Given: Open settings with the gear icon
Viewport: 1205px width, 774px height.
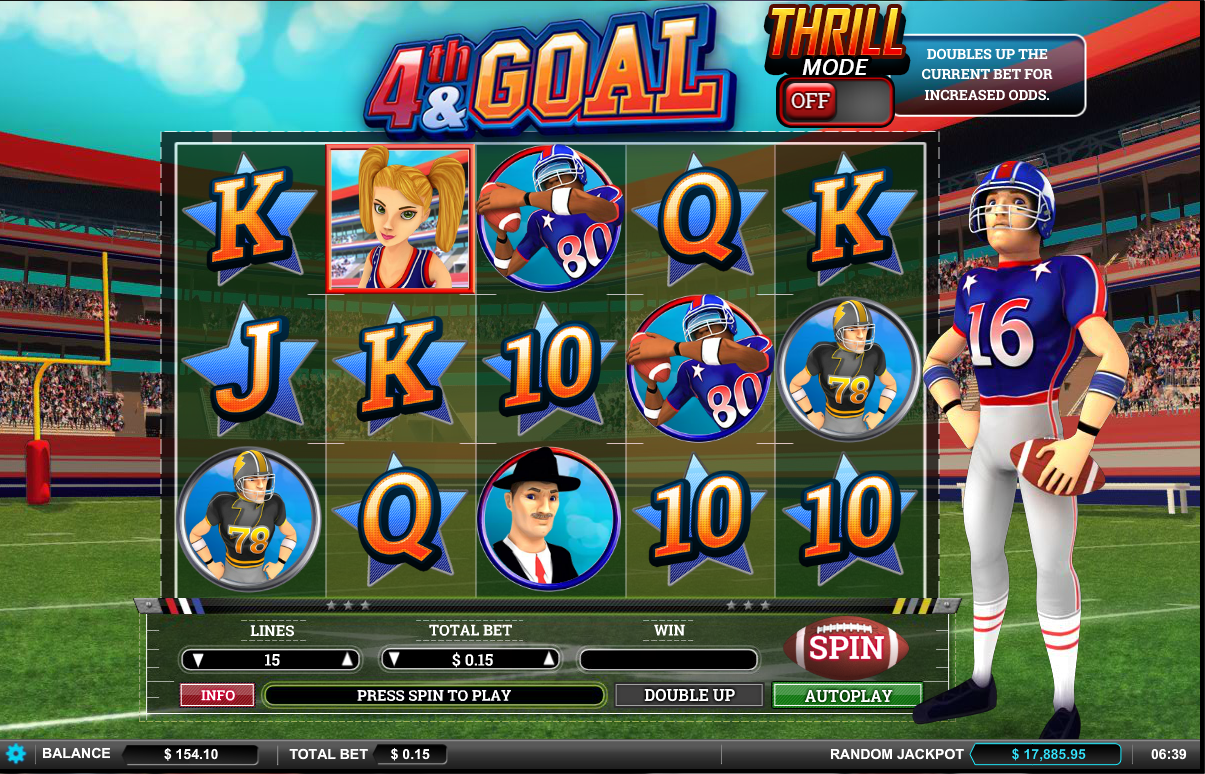Looking at the screenshot, I should pos(15,754).
